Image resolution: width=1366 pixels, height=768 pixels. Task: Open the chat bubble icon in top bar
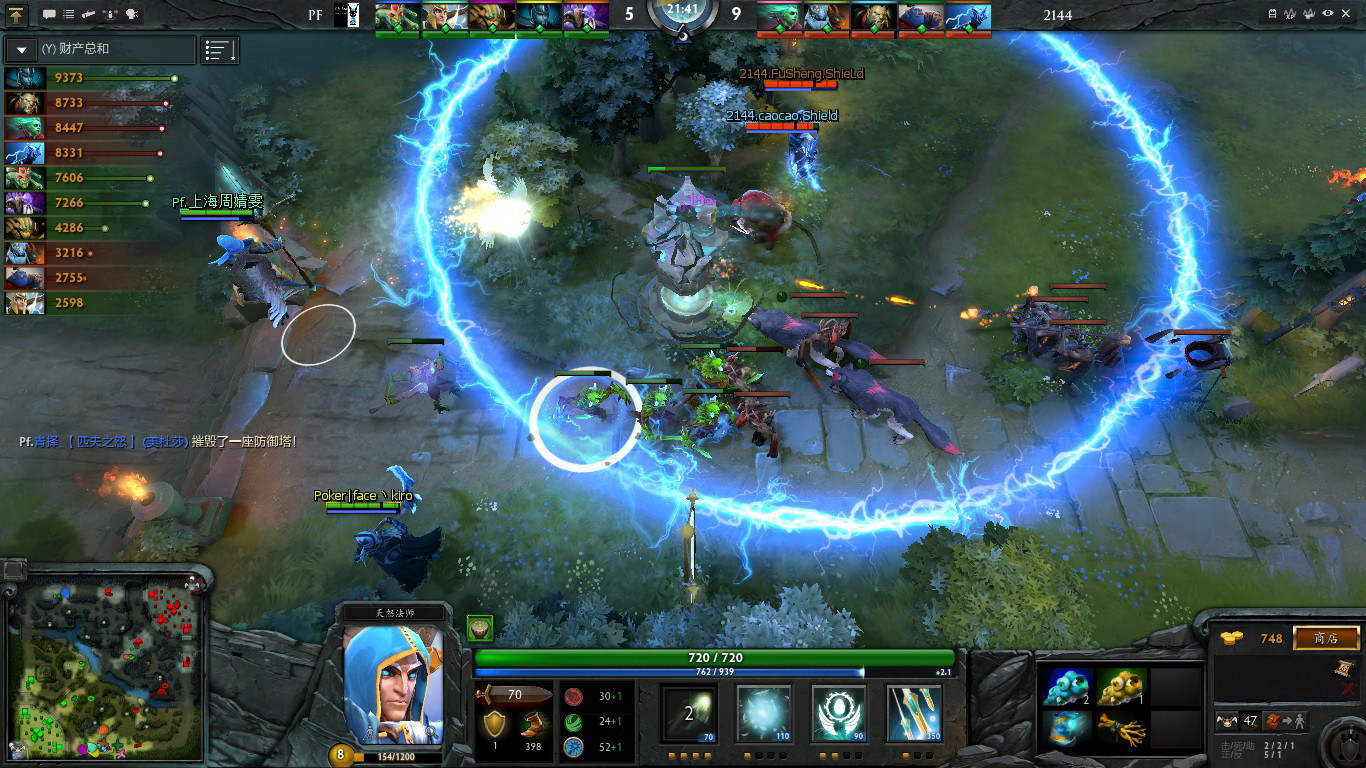click(x=49, y=14)
